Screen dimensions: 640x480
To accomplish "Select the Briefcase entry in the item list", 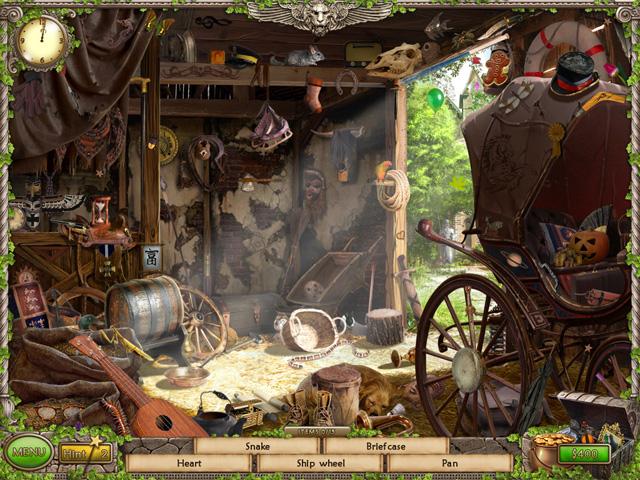I will [x=385, y=446].
